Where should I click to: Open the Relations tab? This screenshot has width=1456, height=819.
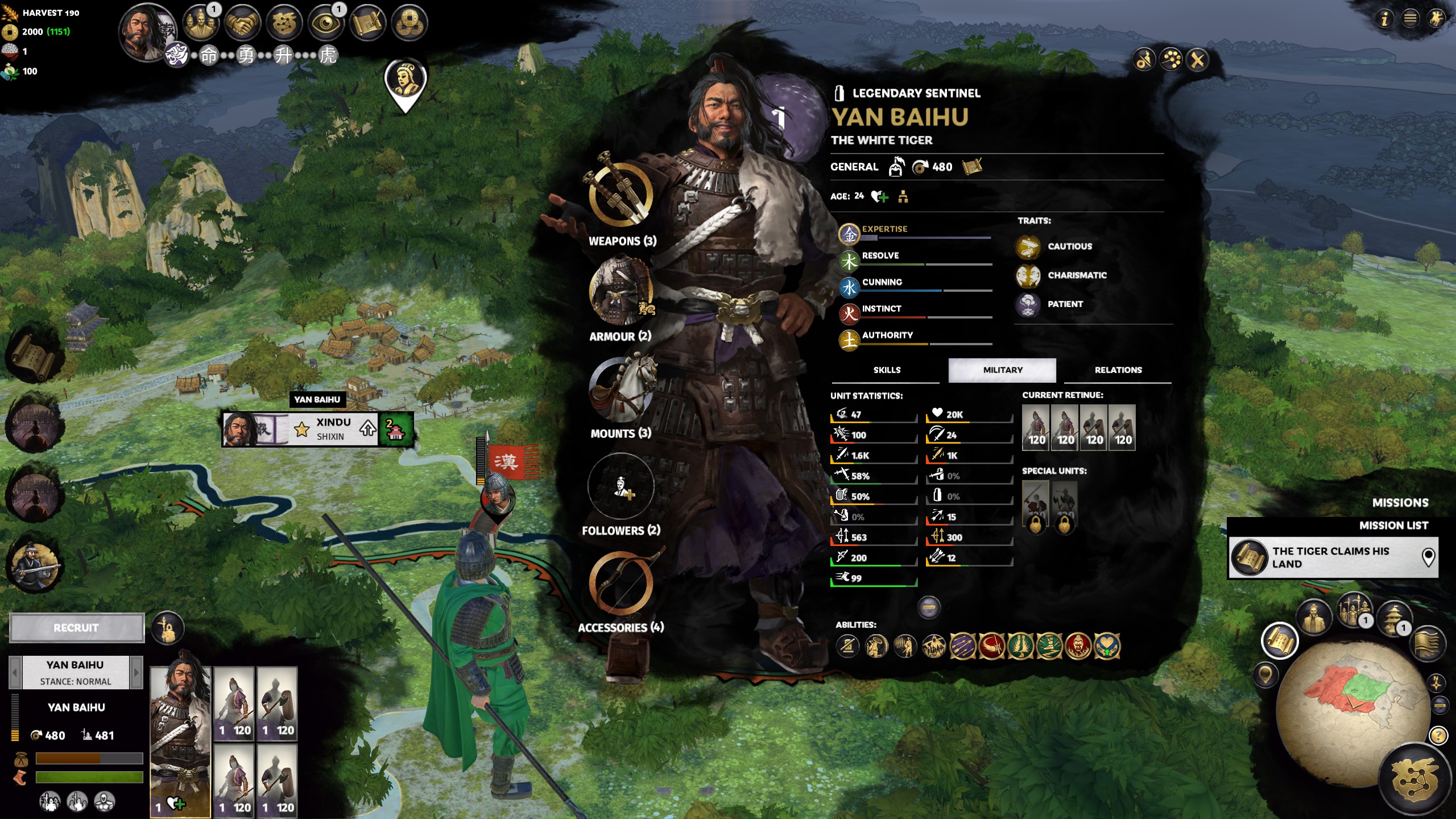pyautogui.click(x=1118, y=370)
